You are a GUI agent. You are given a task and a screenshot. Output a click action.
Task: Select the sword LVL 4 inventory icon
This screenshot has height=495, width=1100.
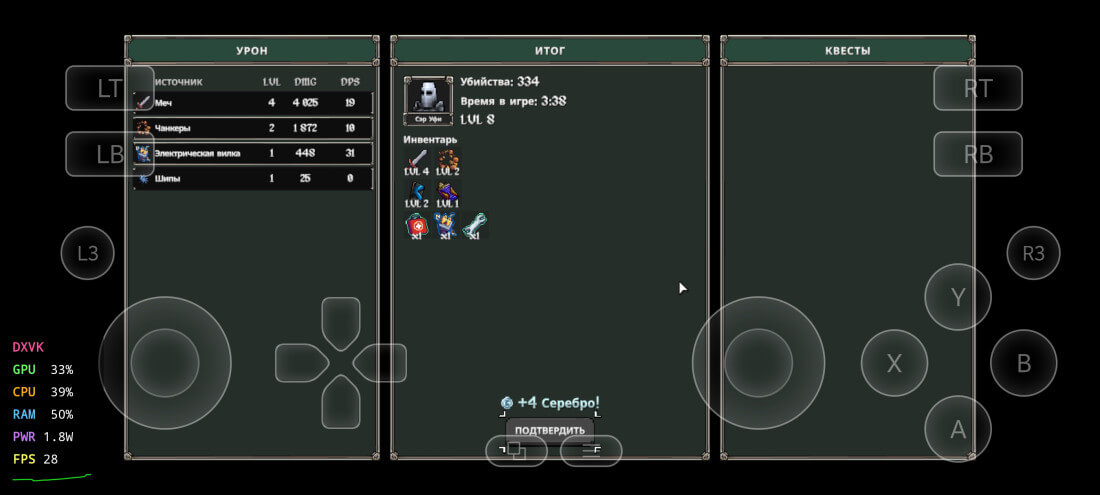tap(416, 160)
